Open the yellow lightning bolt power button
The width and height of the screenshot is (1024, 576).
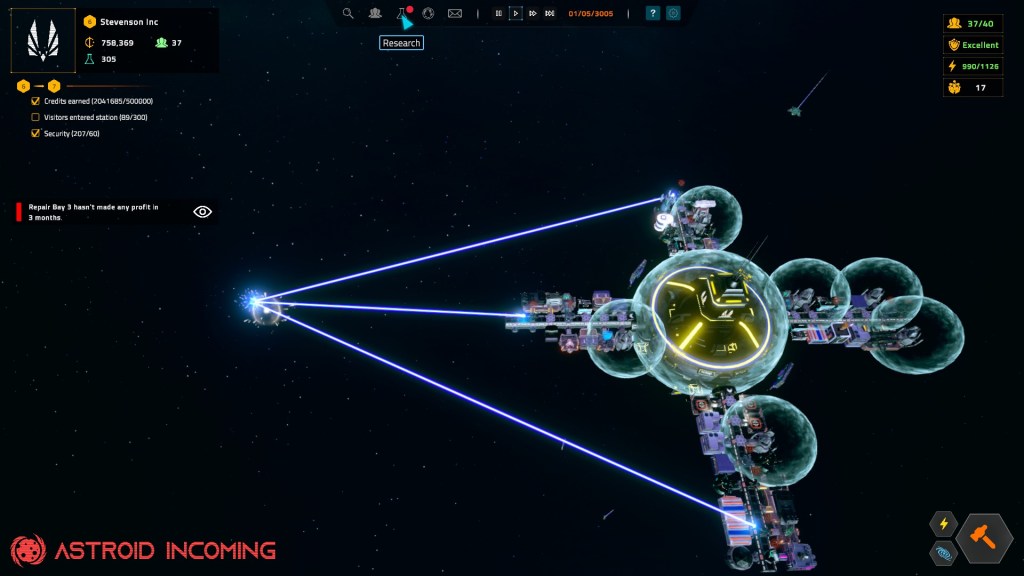943,524
